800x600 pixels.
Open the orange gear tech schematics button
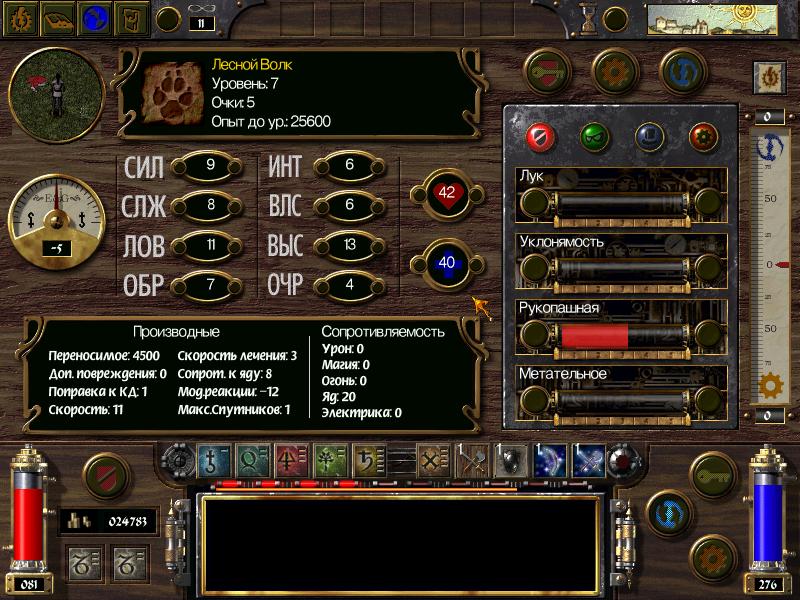pos(615,71)
